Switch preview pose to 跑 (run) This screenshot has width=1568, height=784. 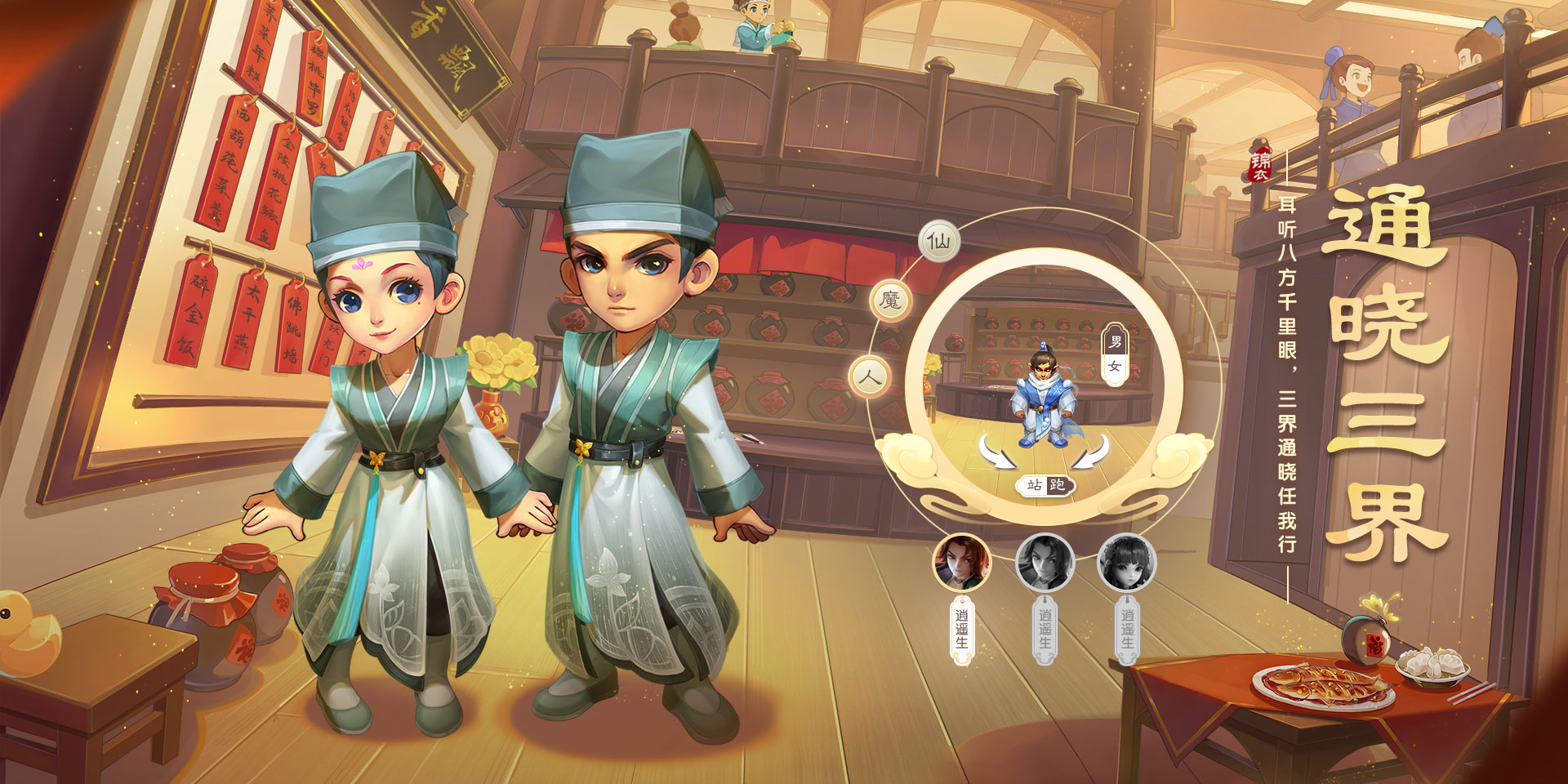tap(1058, 485)
